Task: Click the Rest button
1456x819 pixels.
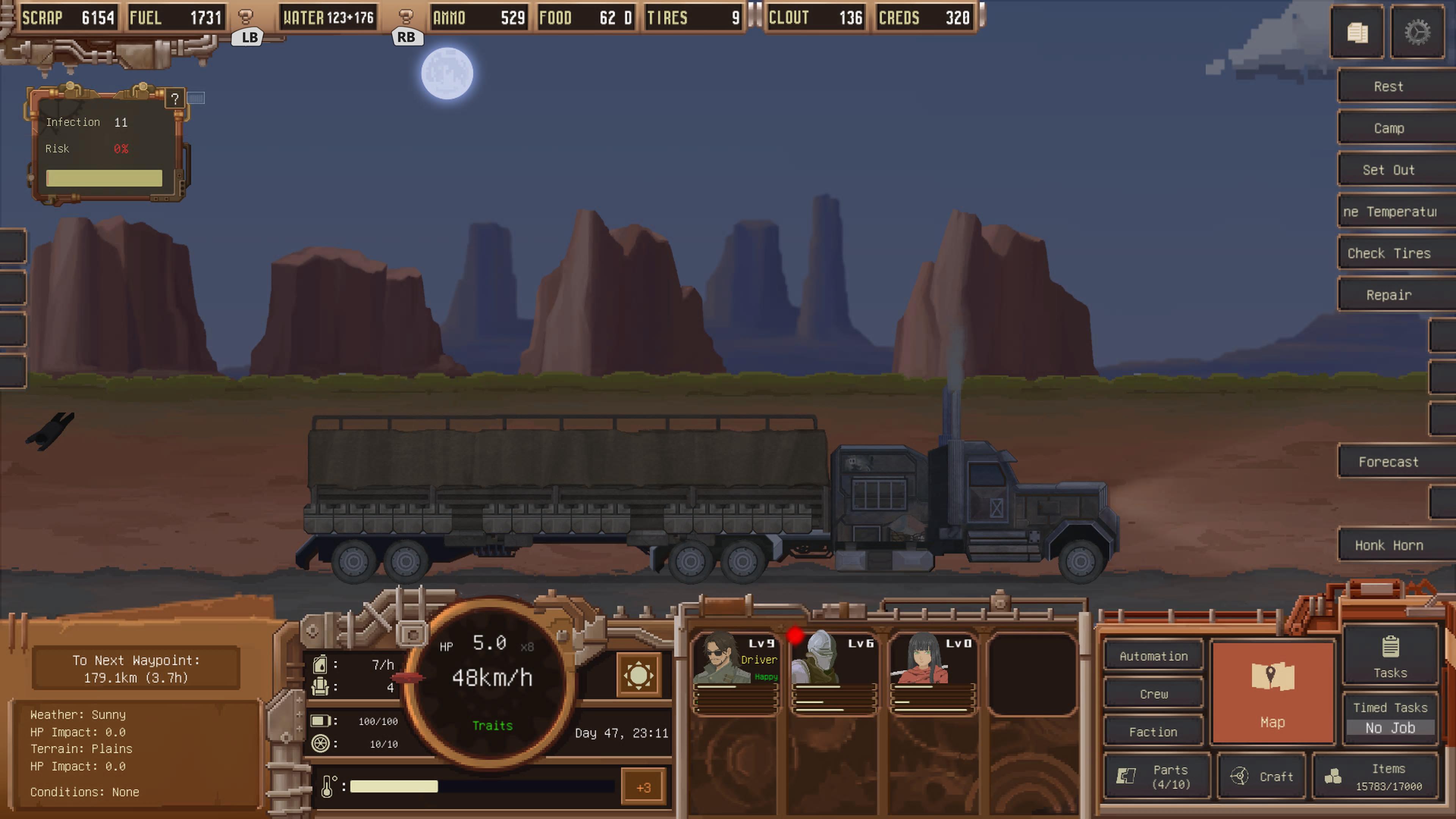Action: 1388,86
